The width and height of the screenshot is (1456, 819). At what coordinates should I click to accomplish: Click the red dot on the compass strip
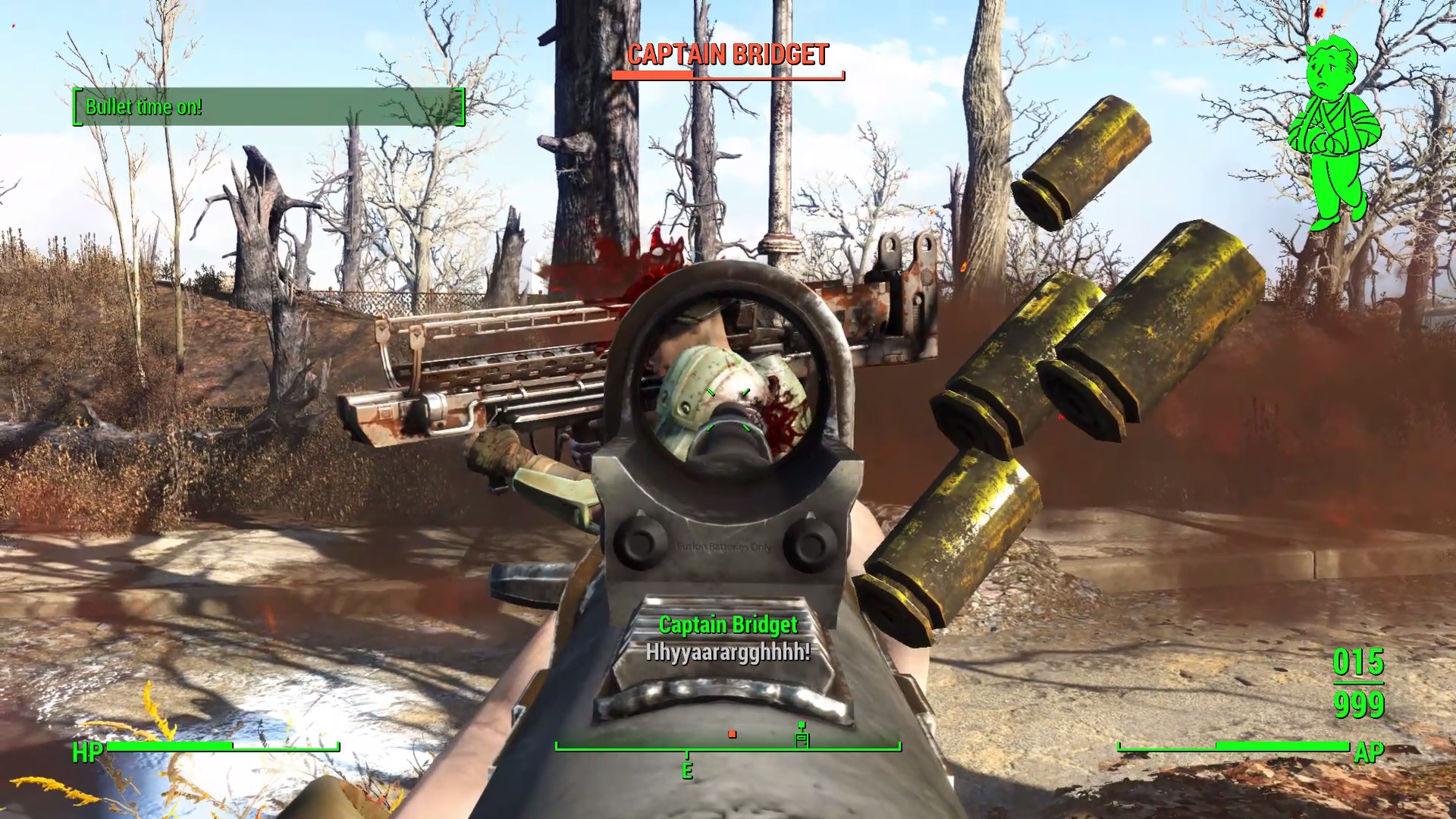point(731,733)
